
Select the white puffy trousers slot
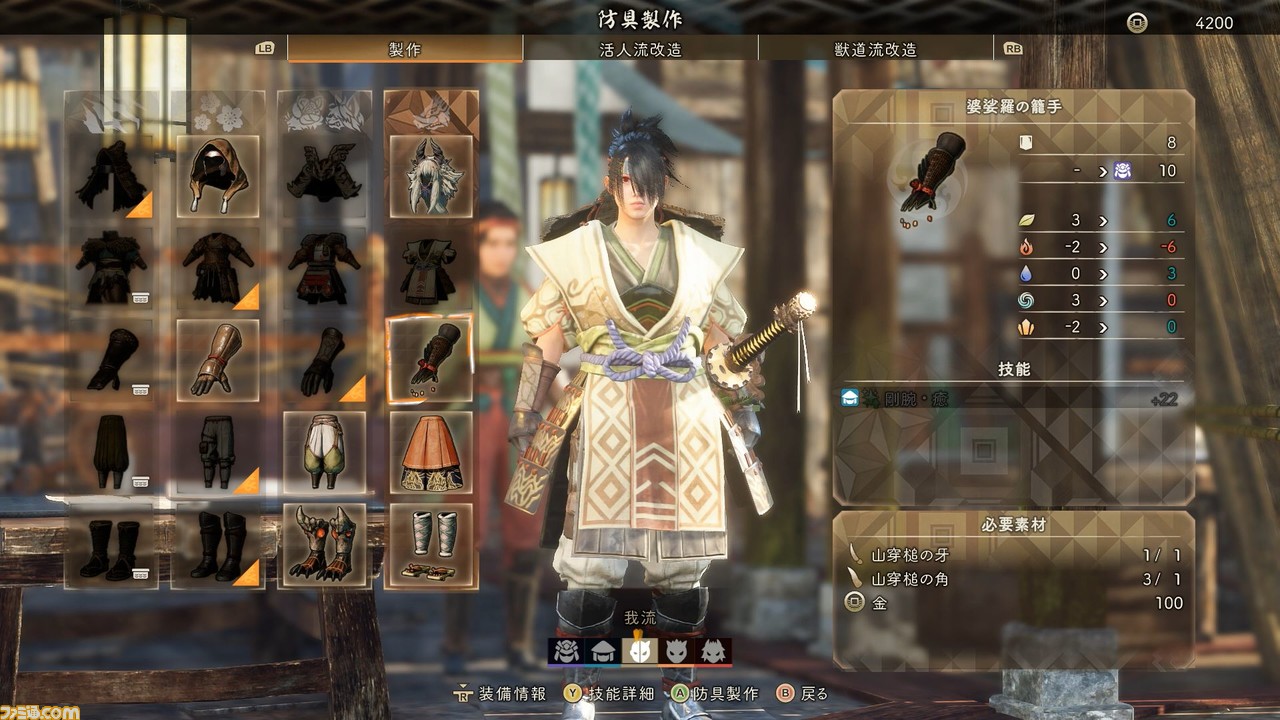pyautogui.click(x=324, y=452)
